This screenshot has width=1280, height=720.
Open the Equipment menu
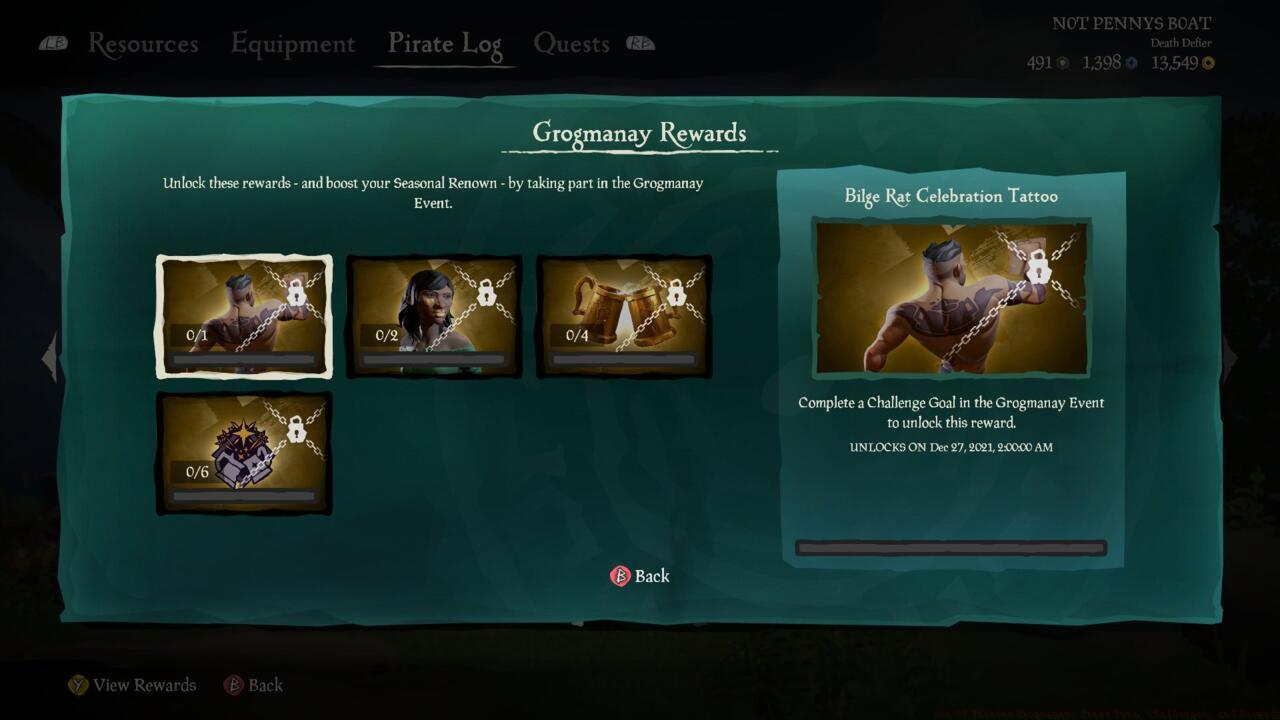tap(293, 43)
